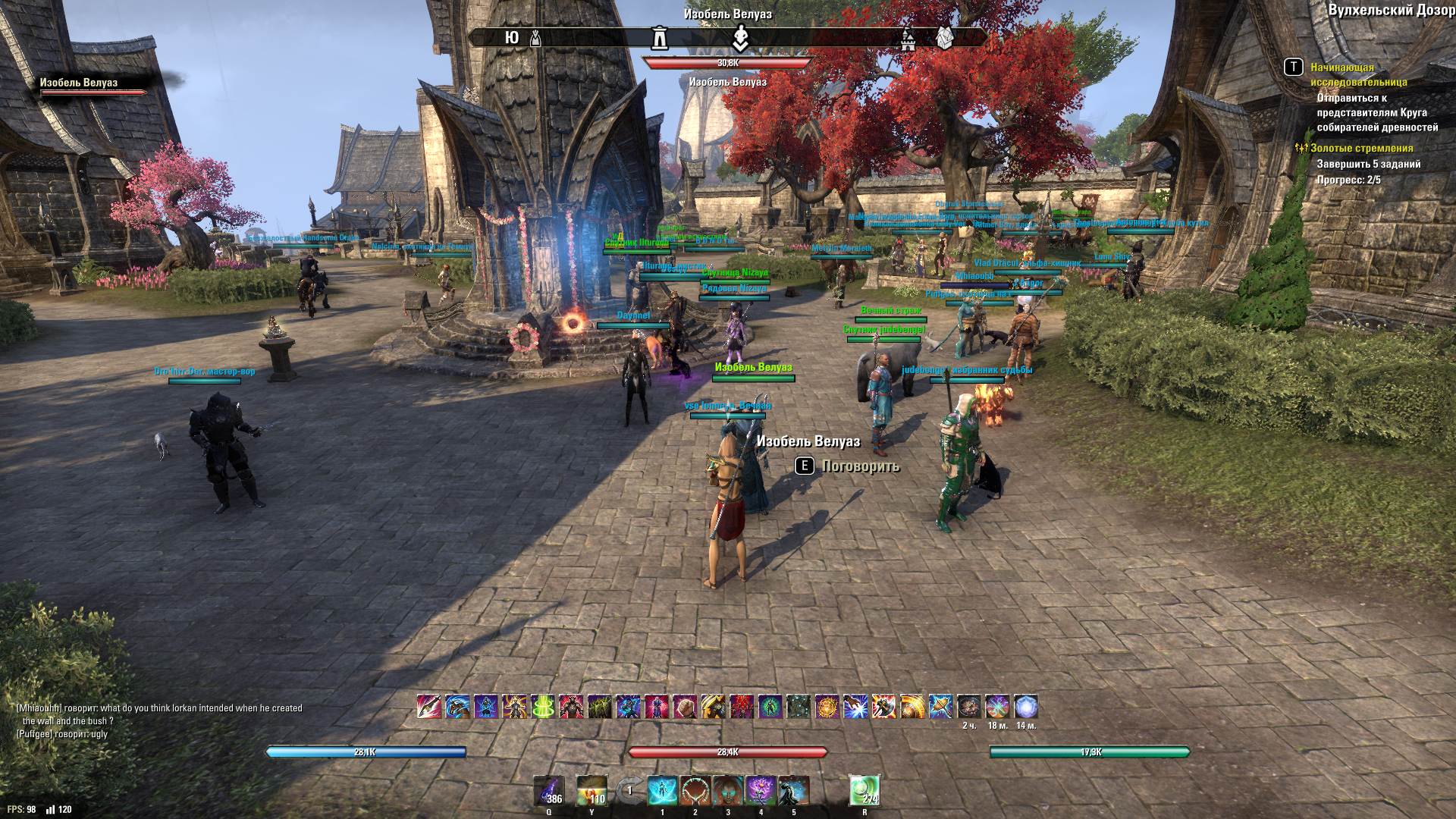Open the Начинающая исследовательница quest tracker entry
The height and width of the screenshot is (819, 1456).
pyautogui.click(x=1357, y=74)
